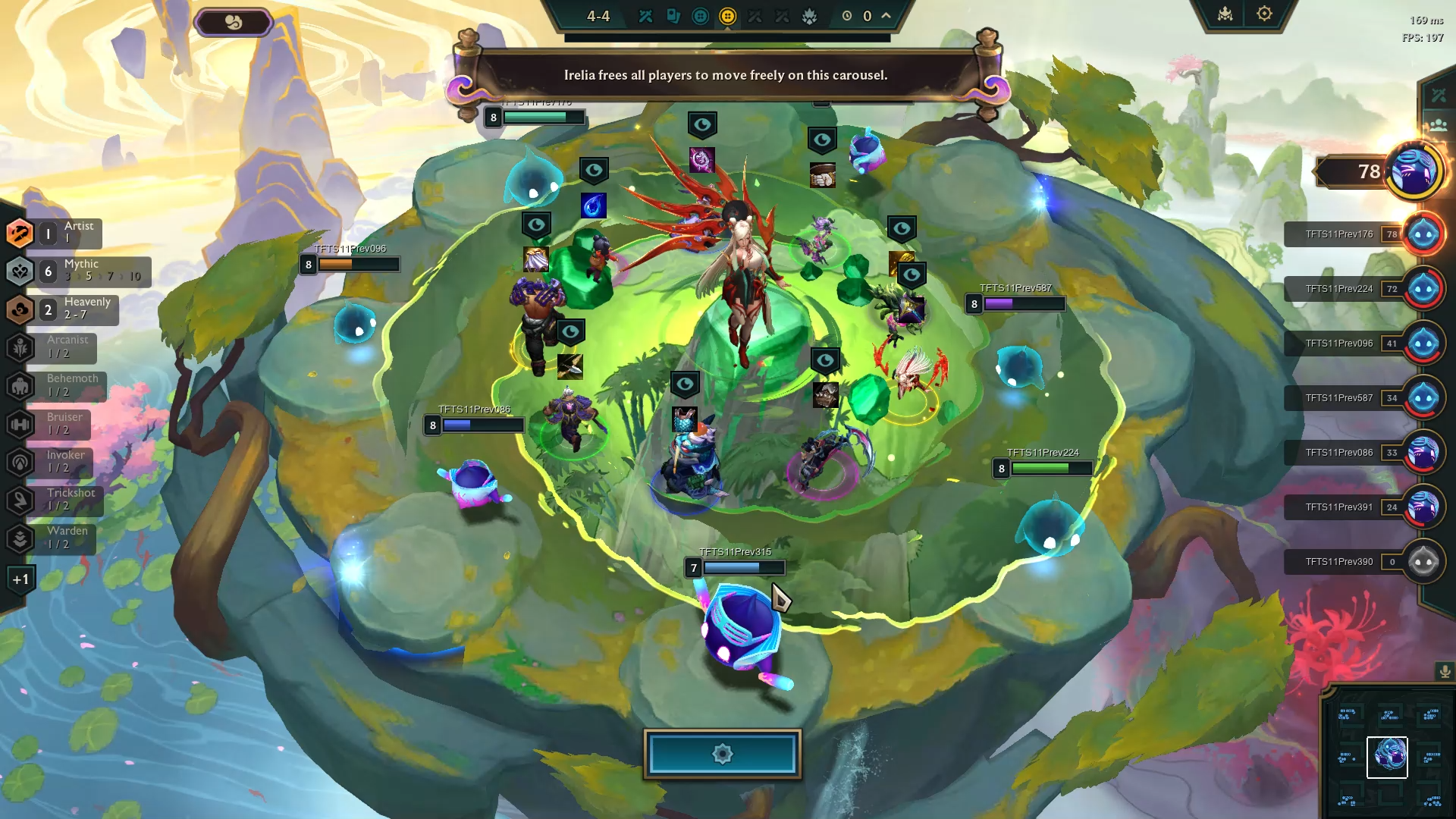The image size is (1456, 819).
Task: Click the monster round icon in stage tracker
Action: (811, 17)
